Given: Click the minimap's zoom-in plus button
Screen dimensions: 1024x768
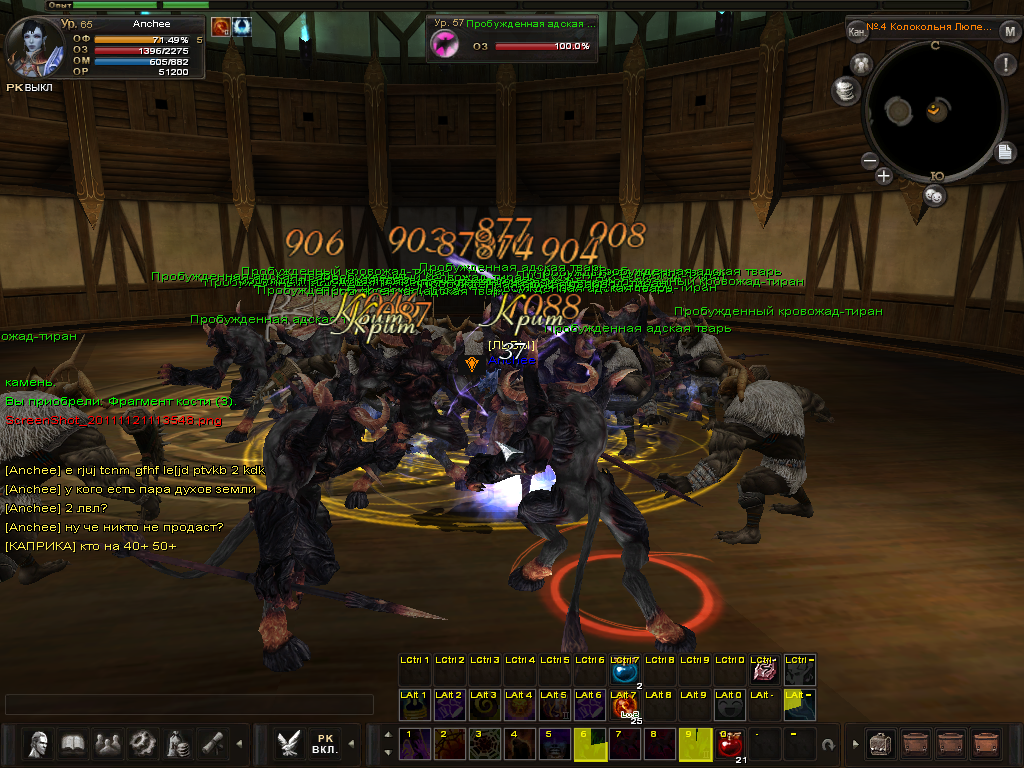Looking at the screenshot, I should [884, 176].
